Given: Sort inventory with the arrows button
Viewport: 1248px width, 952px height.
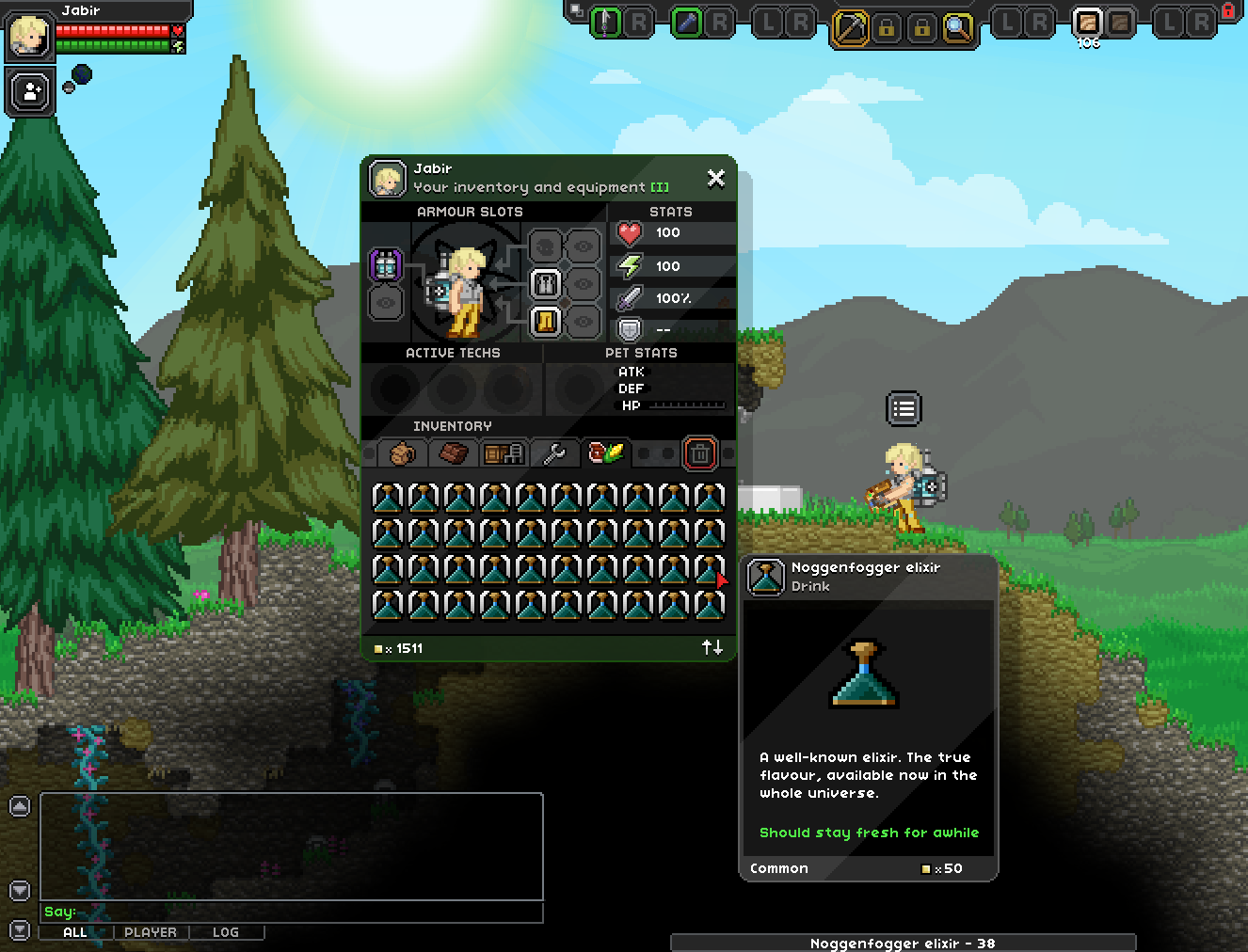Looking at the screenshot, I should pyautogui.click(x=712, y=647).
